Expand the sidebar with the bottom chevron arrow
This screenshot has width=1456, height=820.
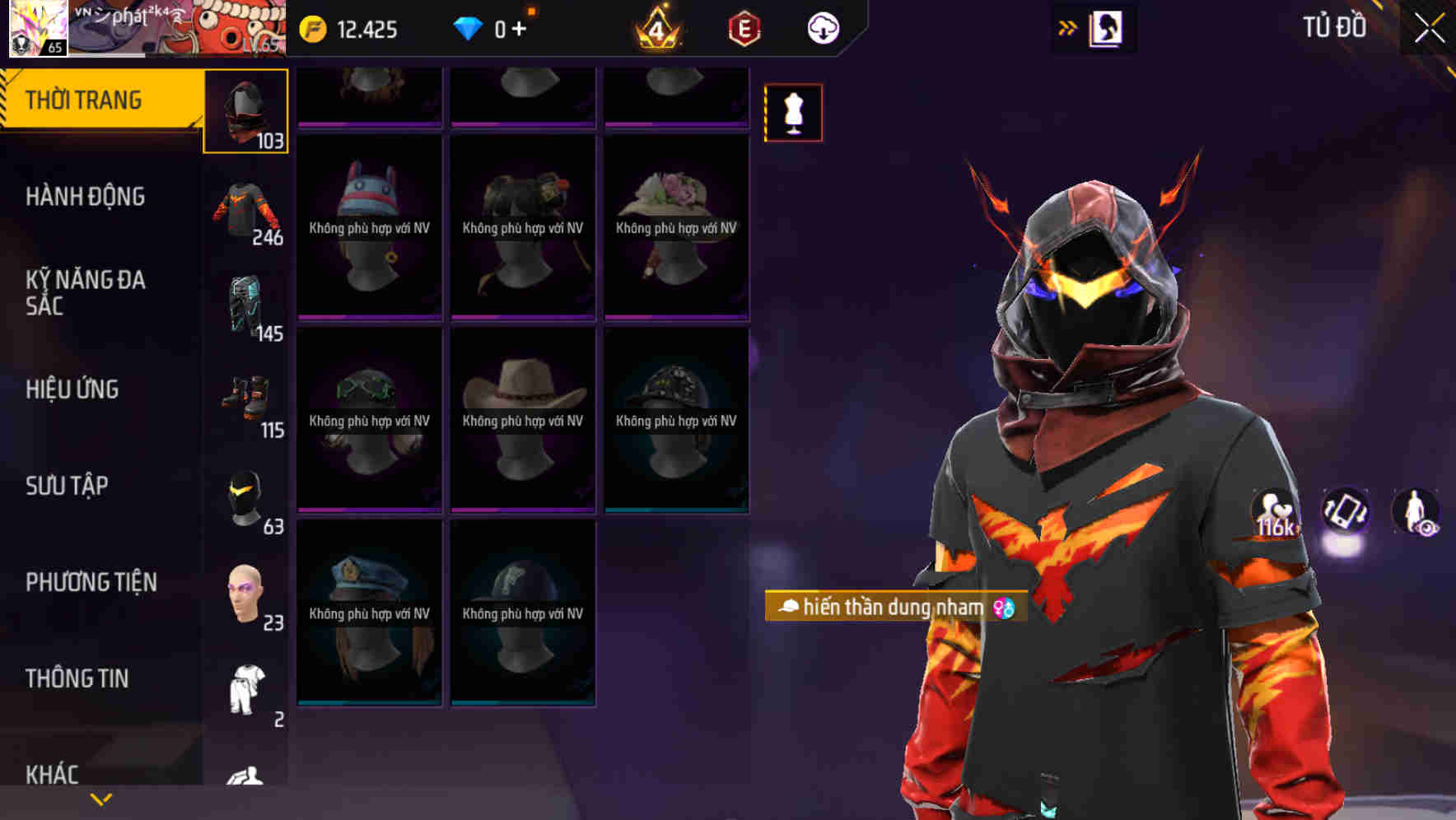(x=99, y=797)
